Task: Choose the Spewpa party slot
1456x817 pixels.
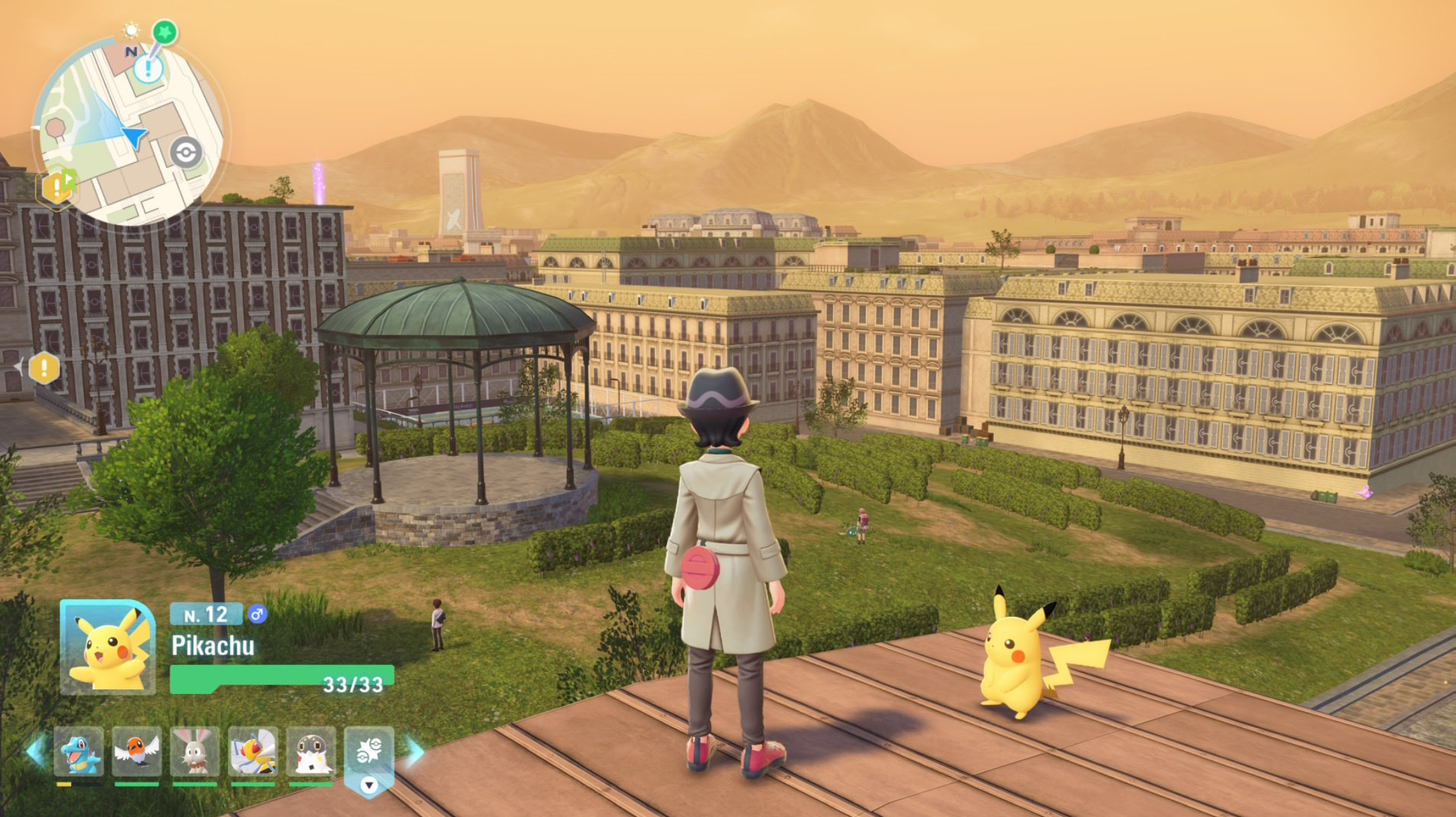Action: (x=311, y=752)
